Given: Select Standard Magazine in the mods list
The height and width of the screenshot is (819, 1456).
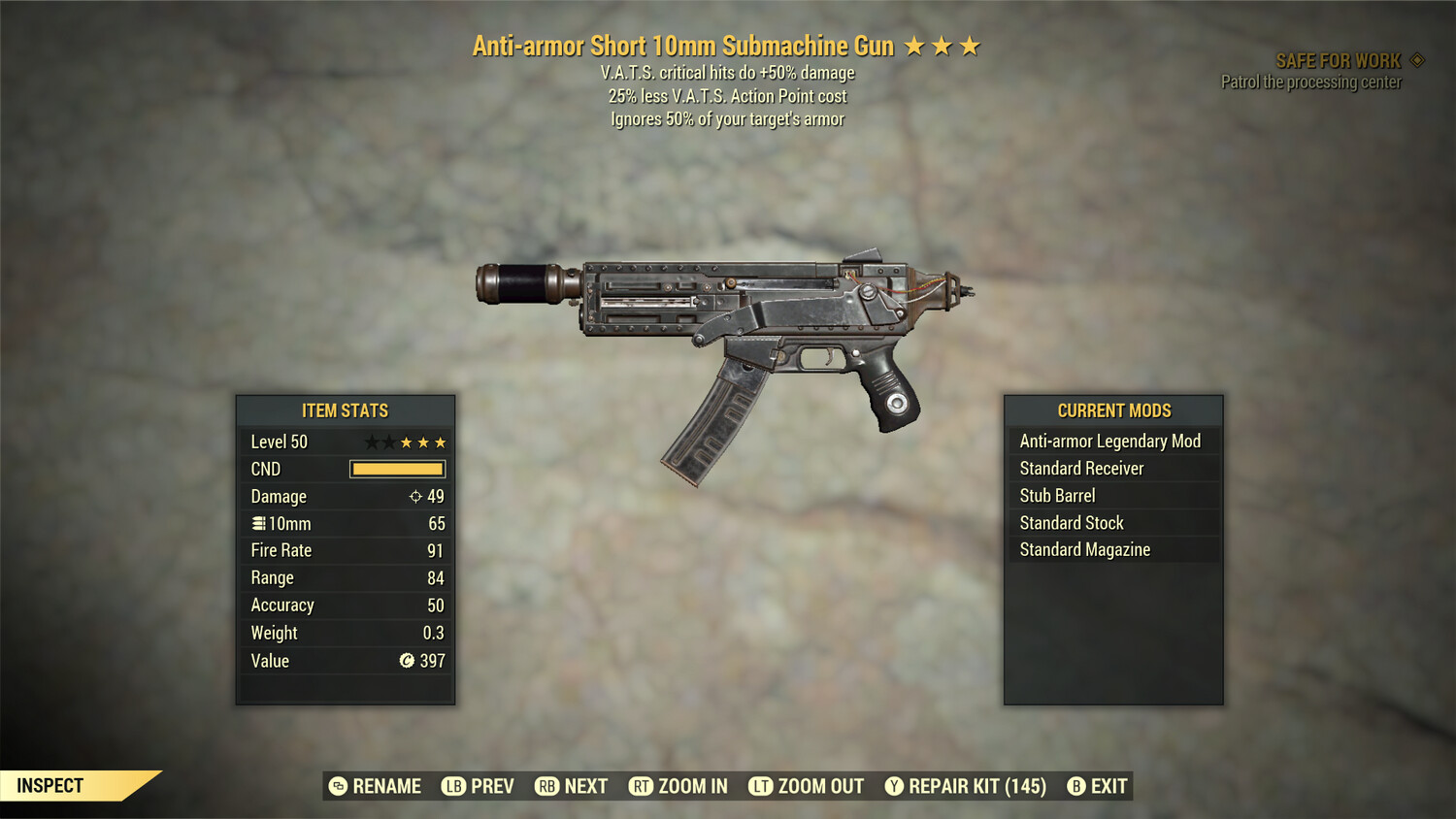Looking at the screenshot, I should tap(1083, 549).
